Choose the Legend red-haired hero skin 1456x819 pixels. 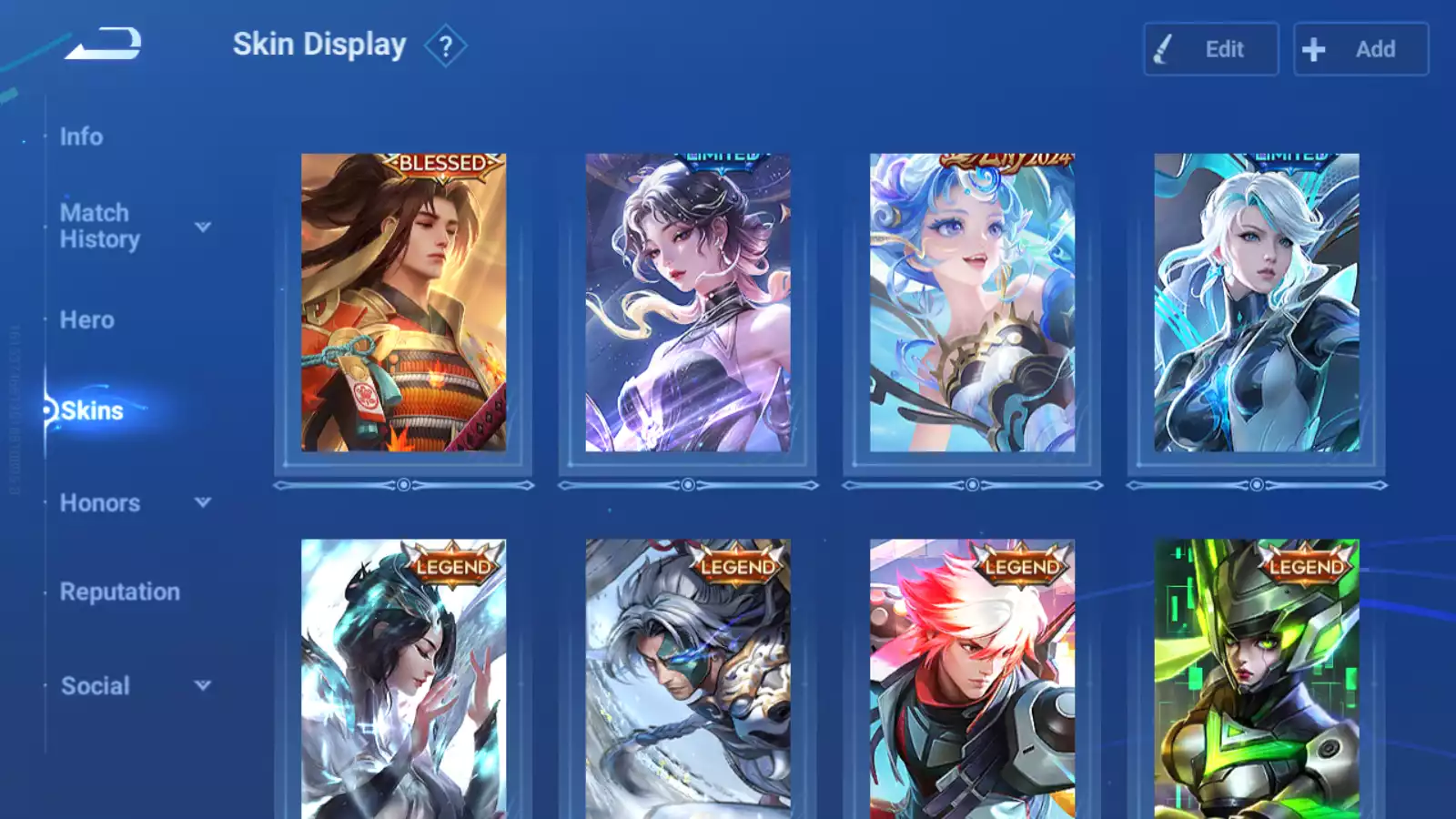972,682
